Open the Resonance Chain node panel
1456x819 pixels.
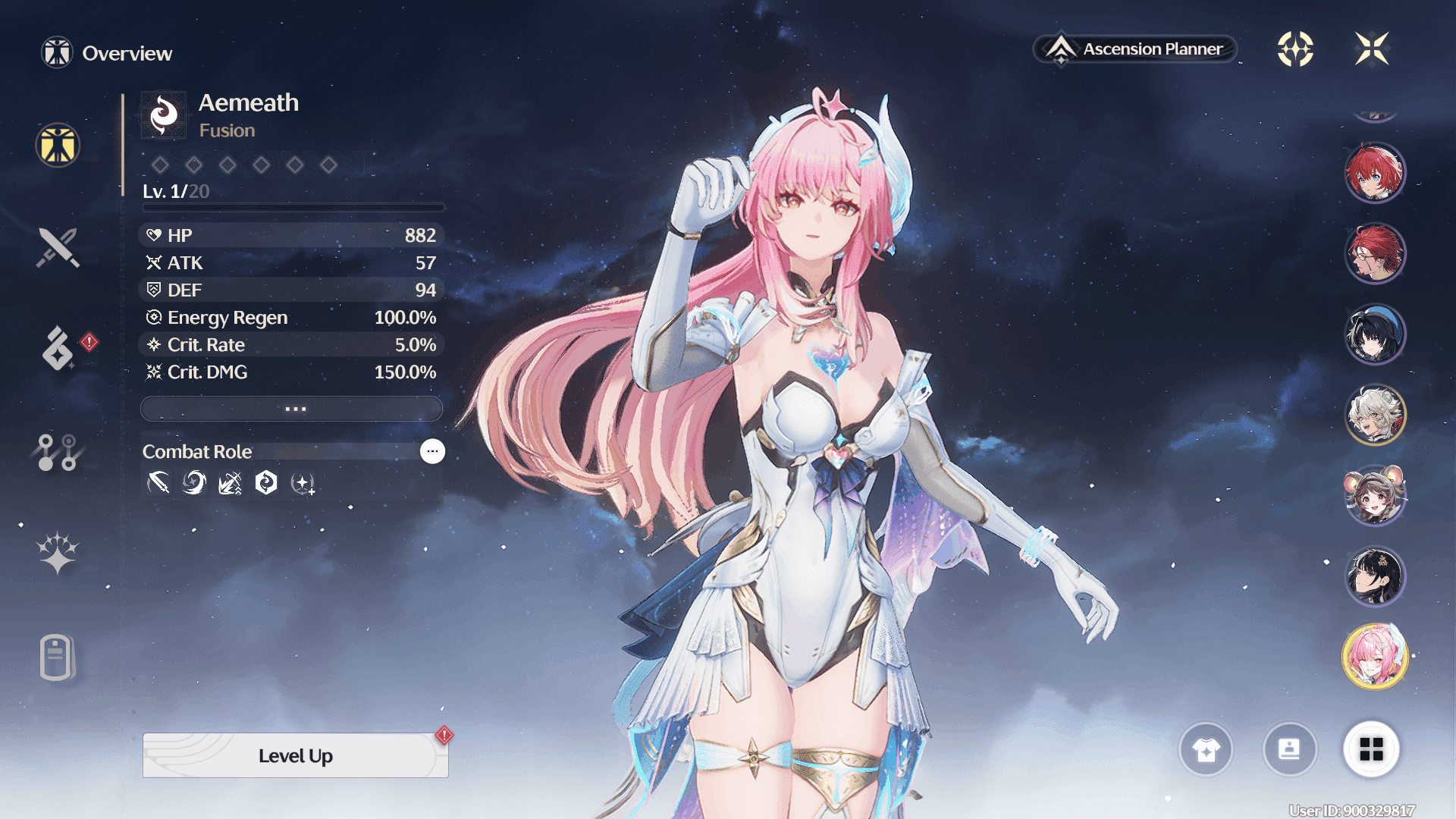[56, 452]
